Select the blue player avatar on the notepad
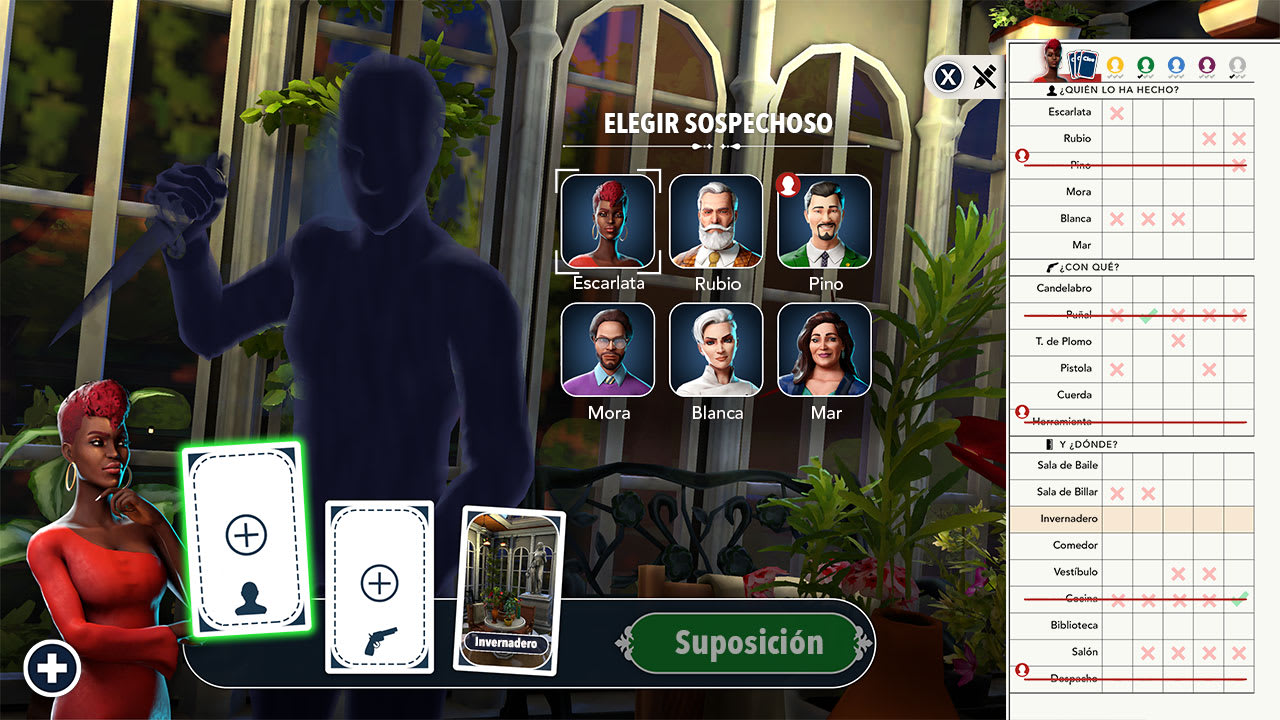 [1178, 63]
